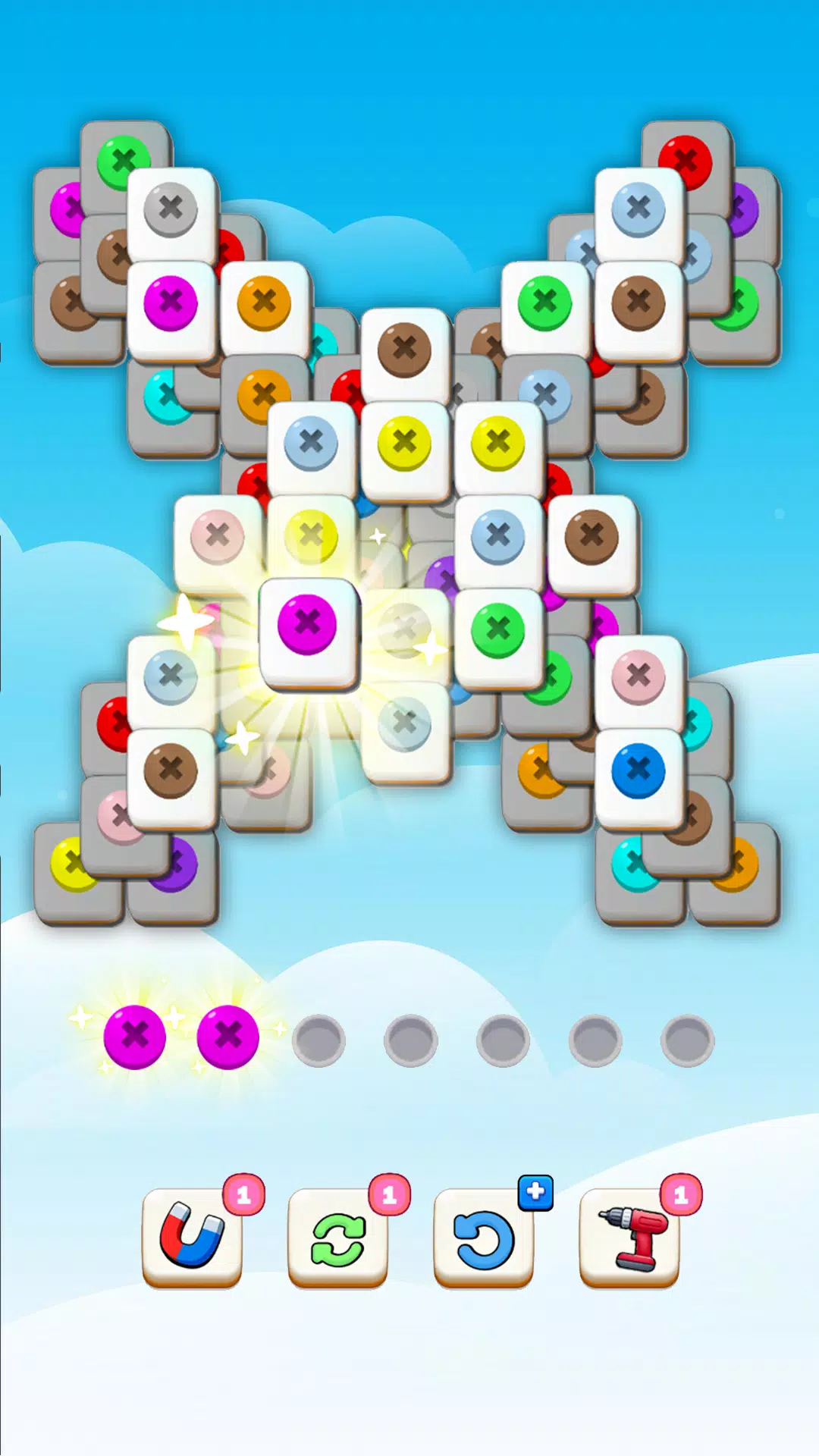Screen dimensions: 819x1456
Task: Use the magnet booster
Action: (192, 1238)
